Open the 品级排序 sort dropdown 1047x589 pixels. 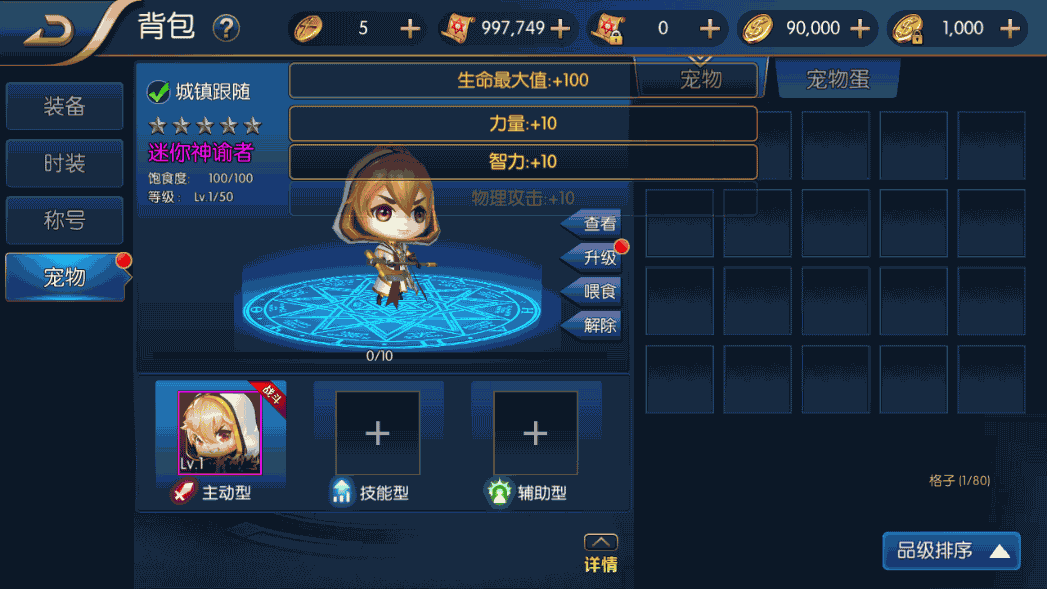[951, 551]
